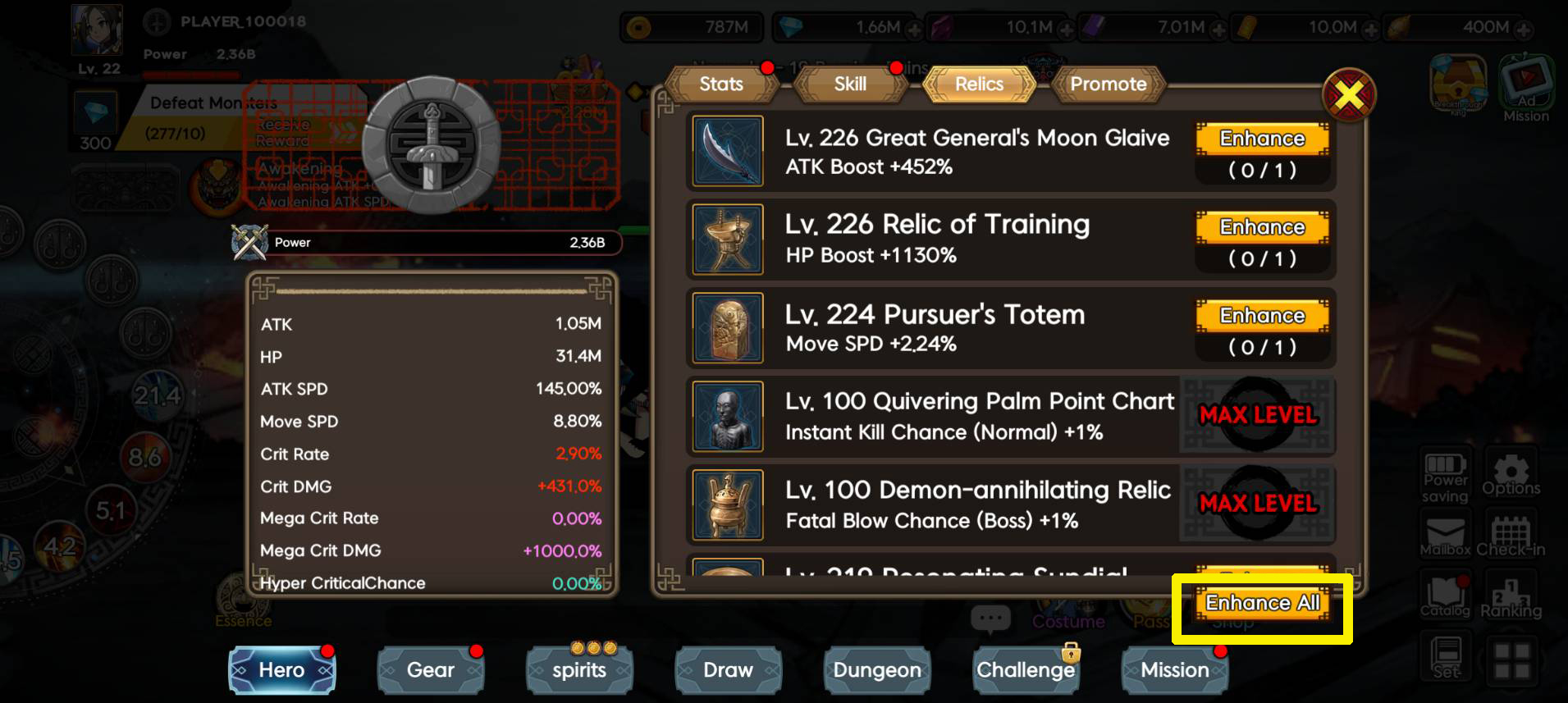Switch to the Skill tab
This screenshot has width=1568, height=703.
(x=849, y=84)
